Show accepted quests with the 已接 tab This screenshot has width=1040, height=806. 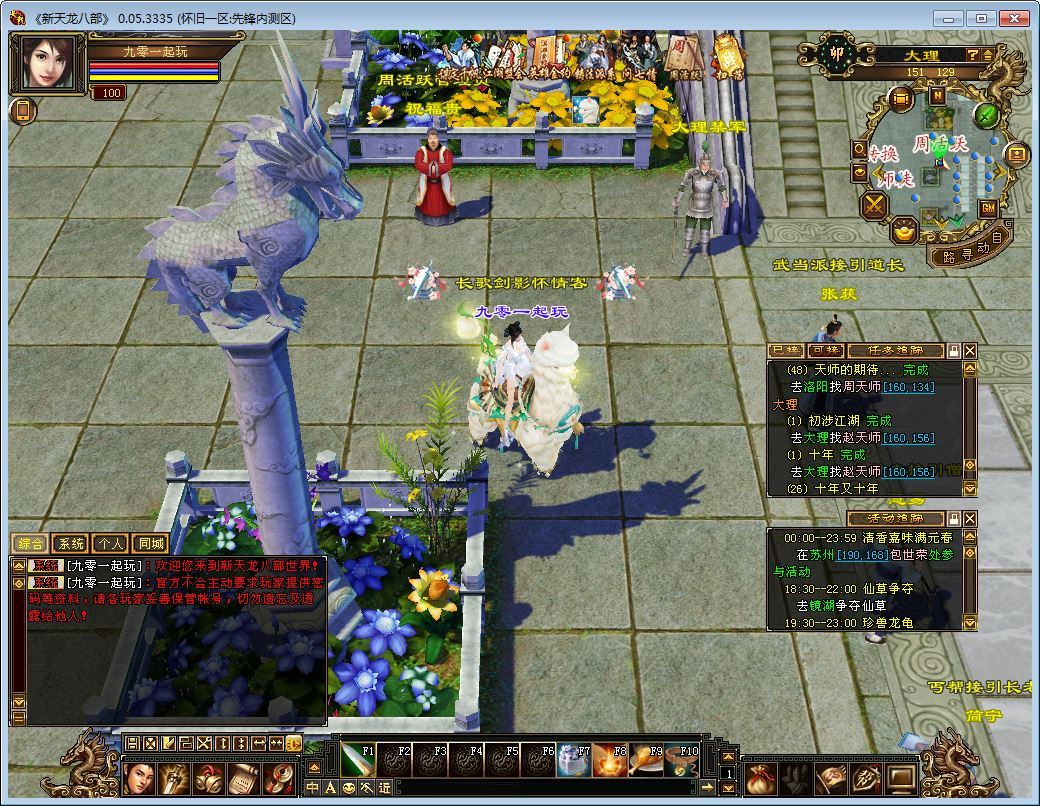(785, 351)
